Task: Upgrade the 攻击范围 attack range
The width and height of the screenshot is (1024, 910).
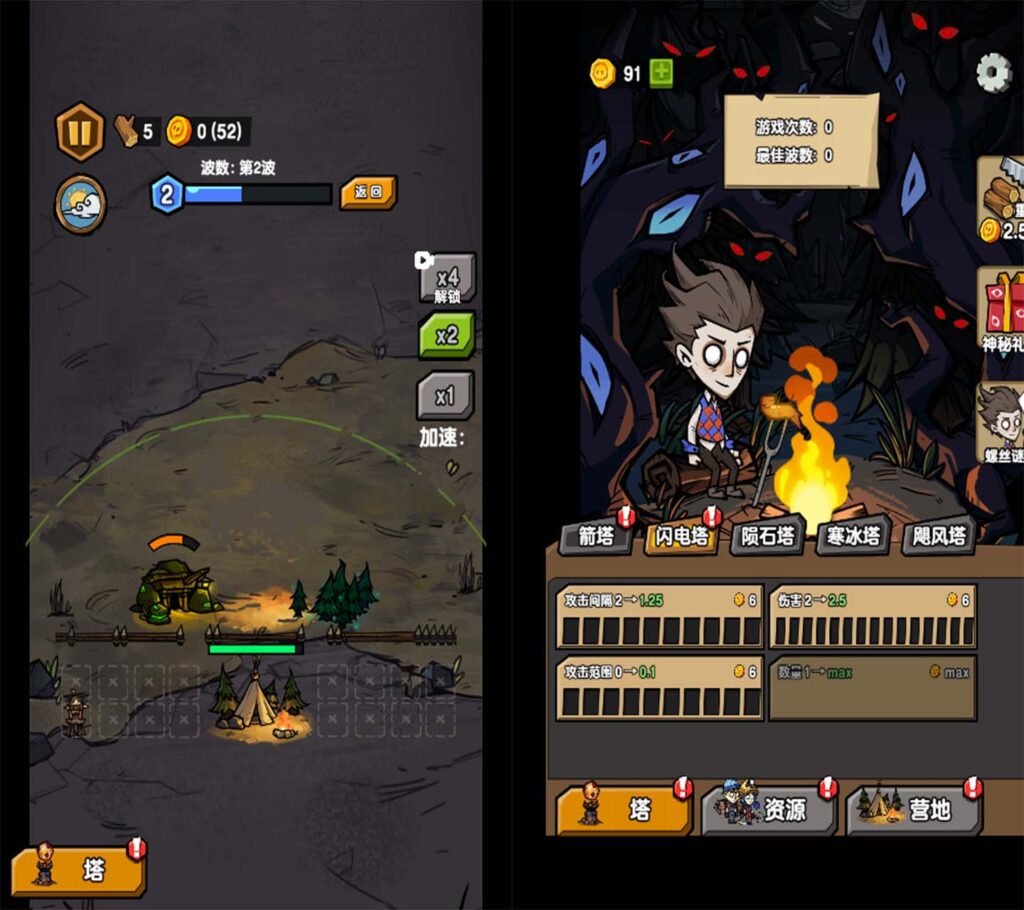Action: tap(660, 688)
